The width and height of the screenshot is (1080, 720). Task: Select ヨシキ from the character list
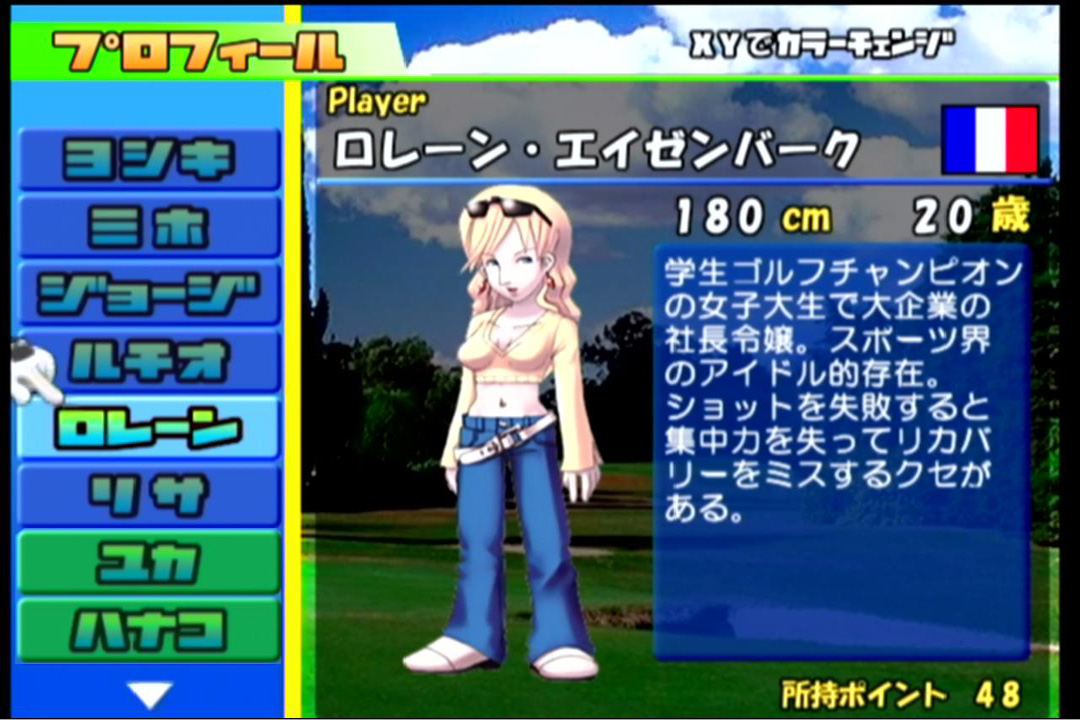(x=150, y=160)
